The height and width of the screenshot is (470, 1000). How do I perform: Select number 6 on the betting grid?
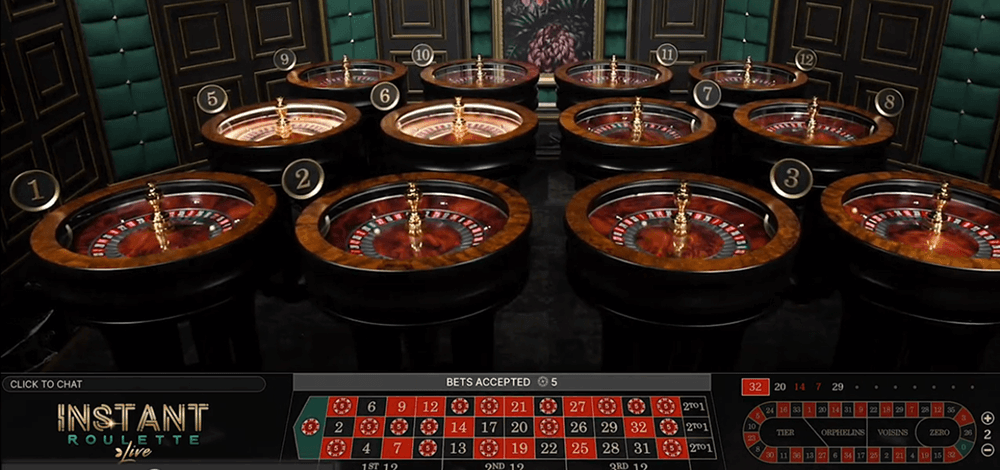[x=371, y=406]
